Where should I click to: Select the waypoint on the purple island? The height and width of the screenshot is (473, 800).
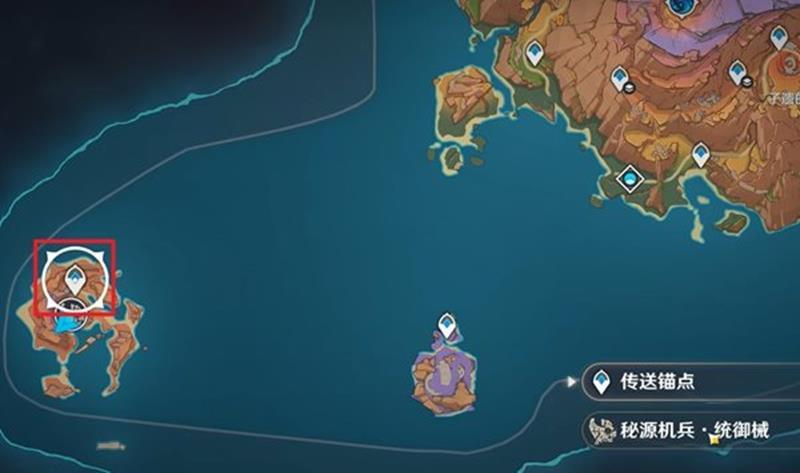(x=447, y=325)
